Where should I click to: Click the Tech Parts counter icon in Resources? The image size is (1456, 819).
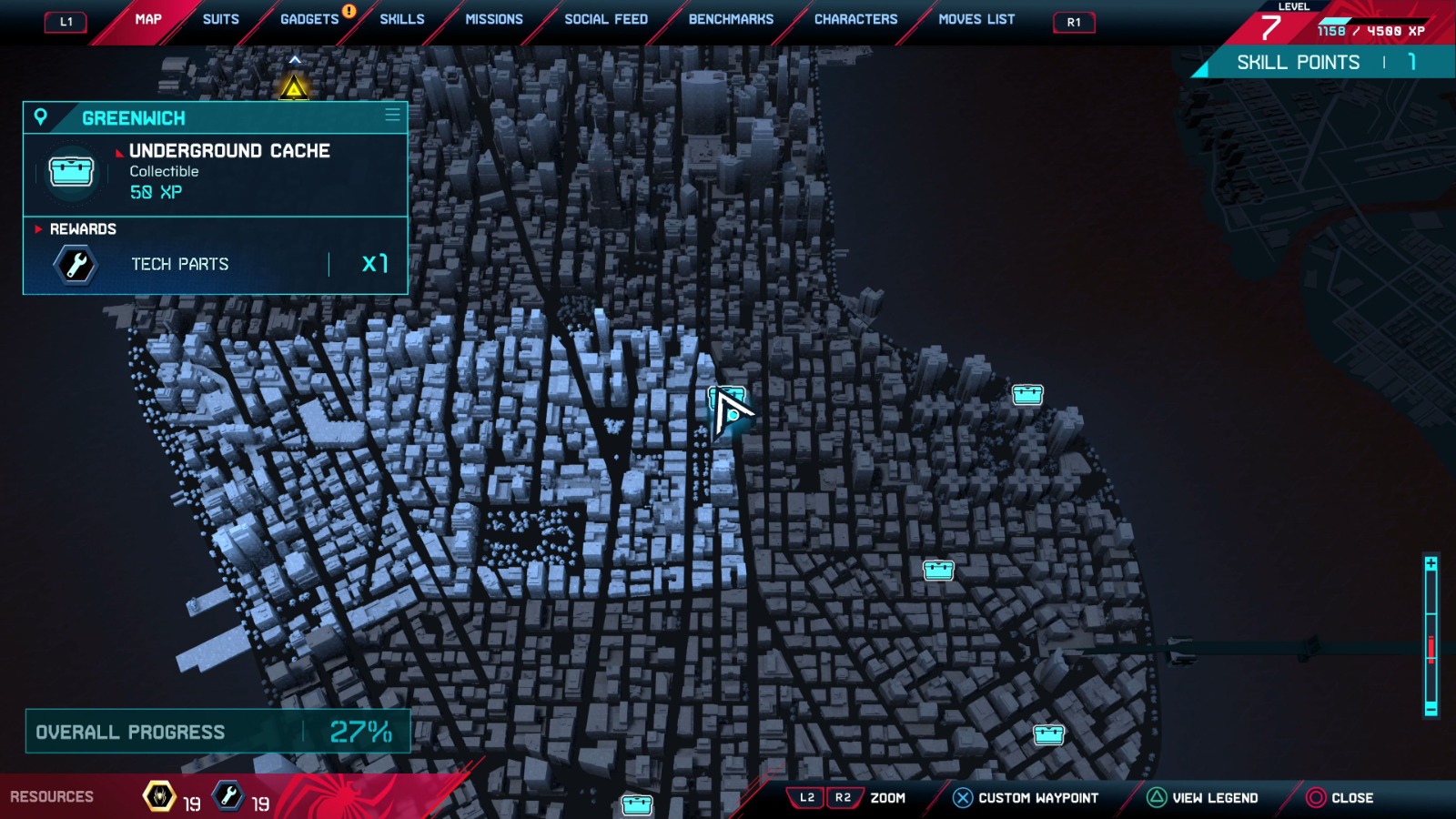[x=227, y=794]
